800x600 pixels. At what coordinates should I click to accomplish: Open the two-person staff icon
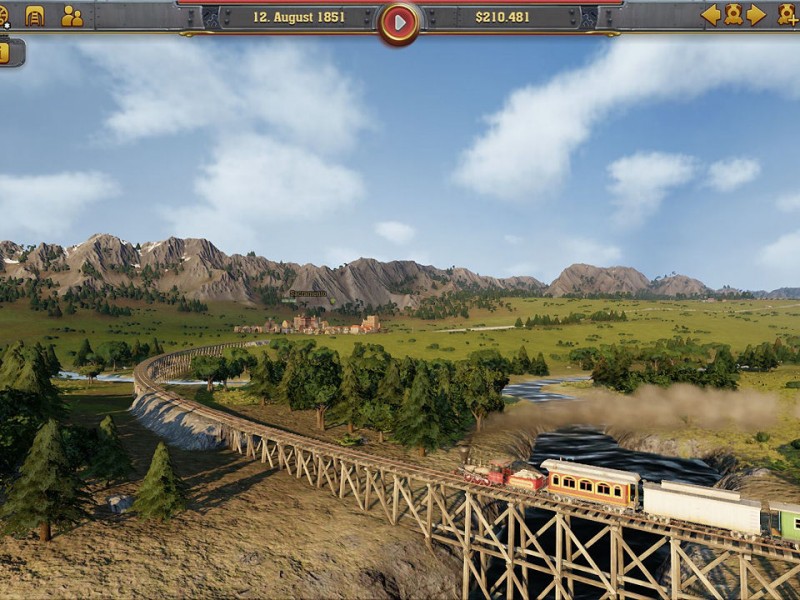[x=72, y=15]
